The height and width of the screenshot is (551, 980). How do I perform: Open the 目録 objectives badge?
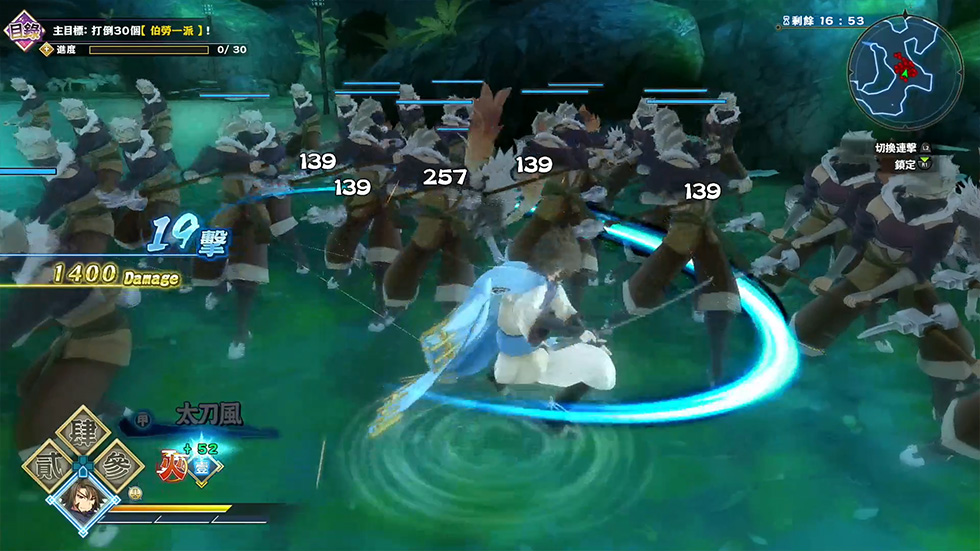click(21, 28)
